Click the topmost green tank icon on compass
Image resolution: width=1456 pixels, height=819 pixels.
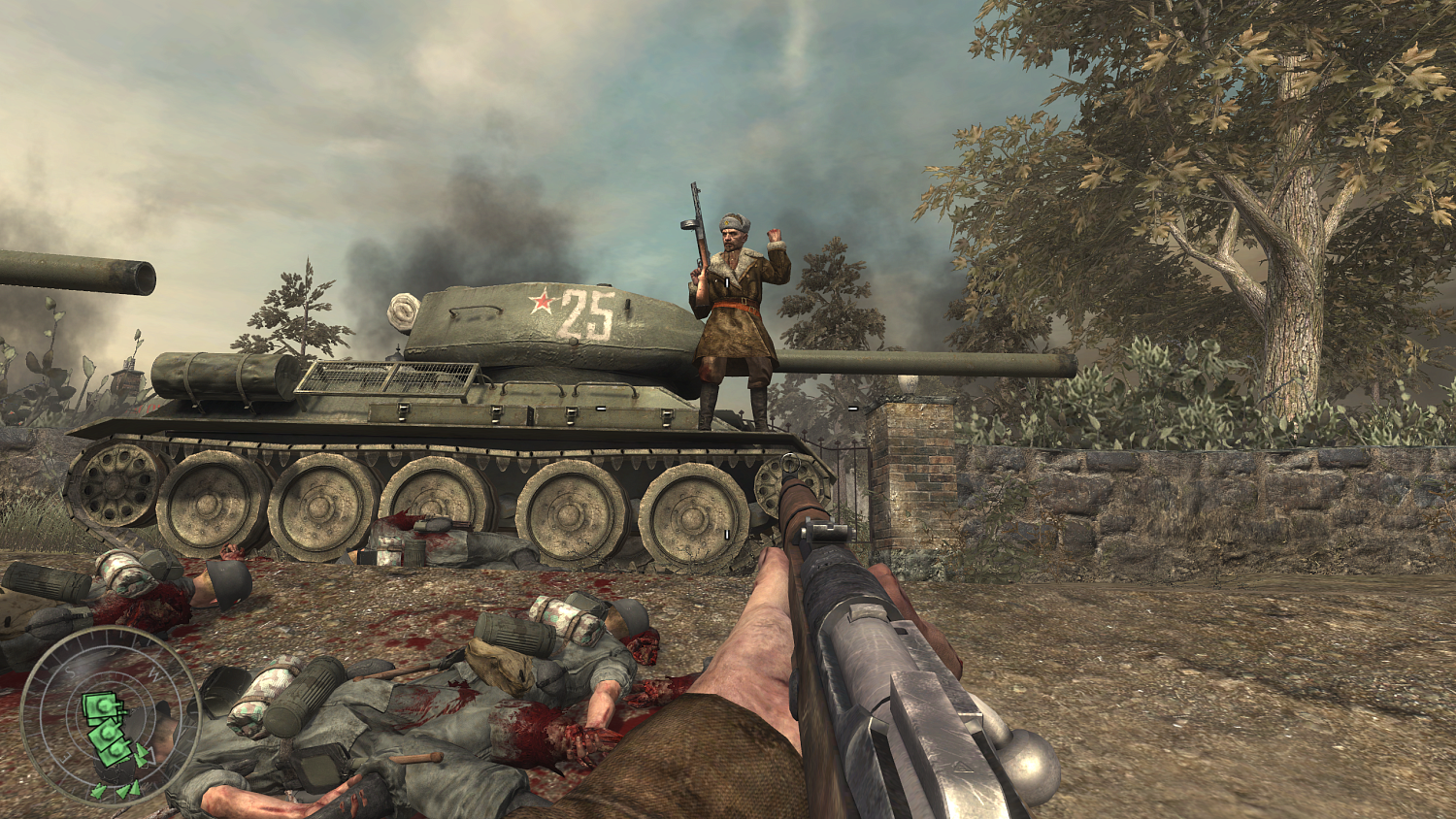pos(100,706)
